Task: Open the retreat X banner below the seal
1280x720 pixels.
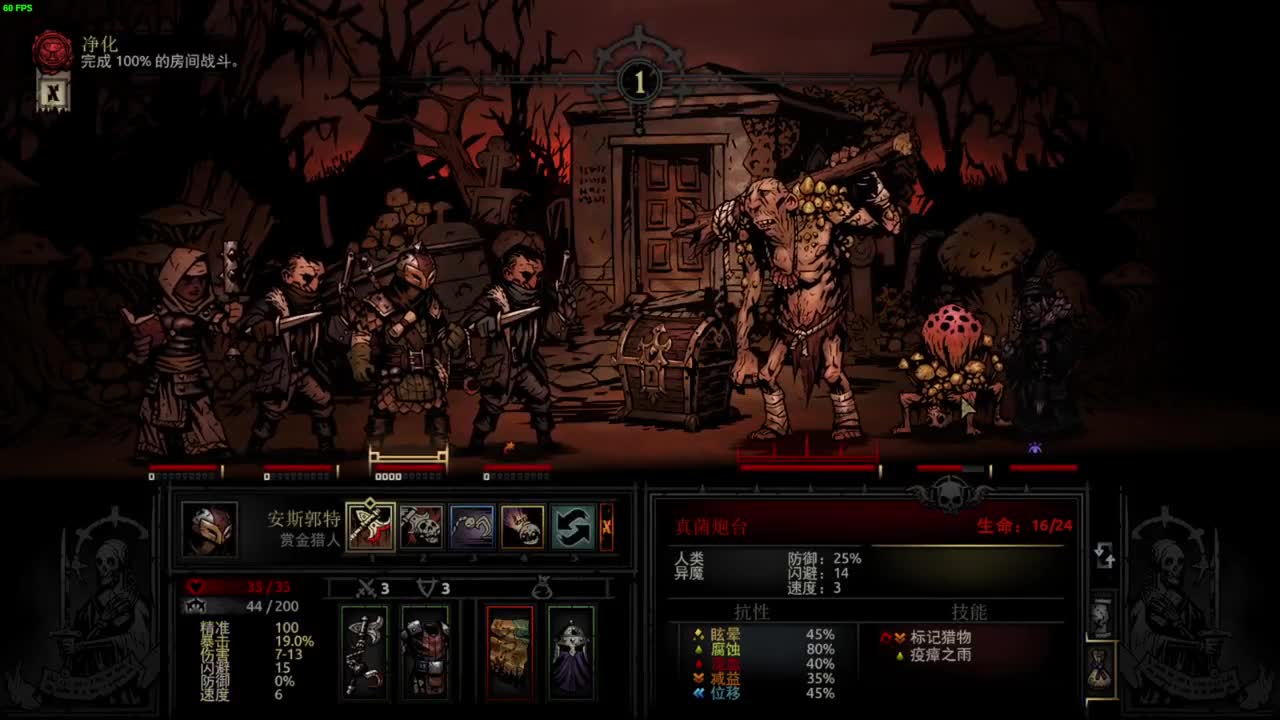Action: [x=53, y=94]
